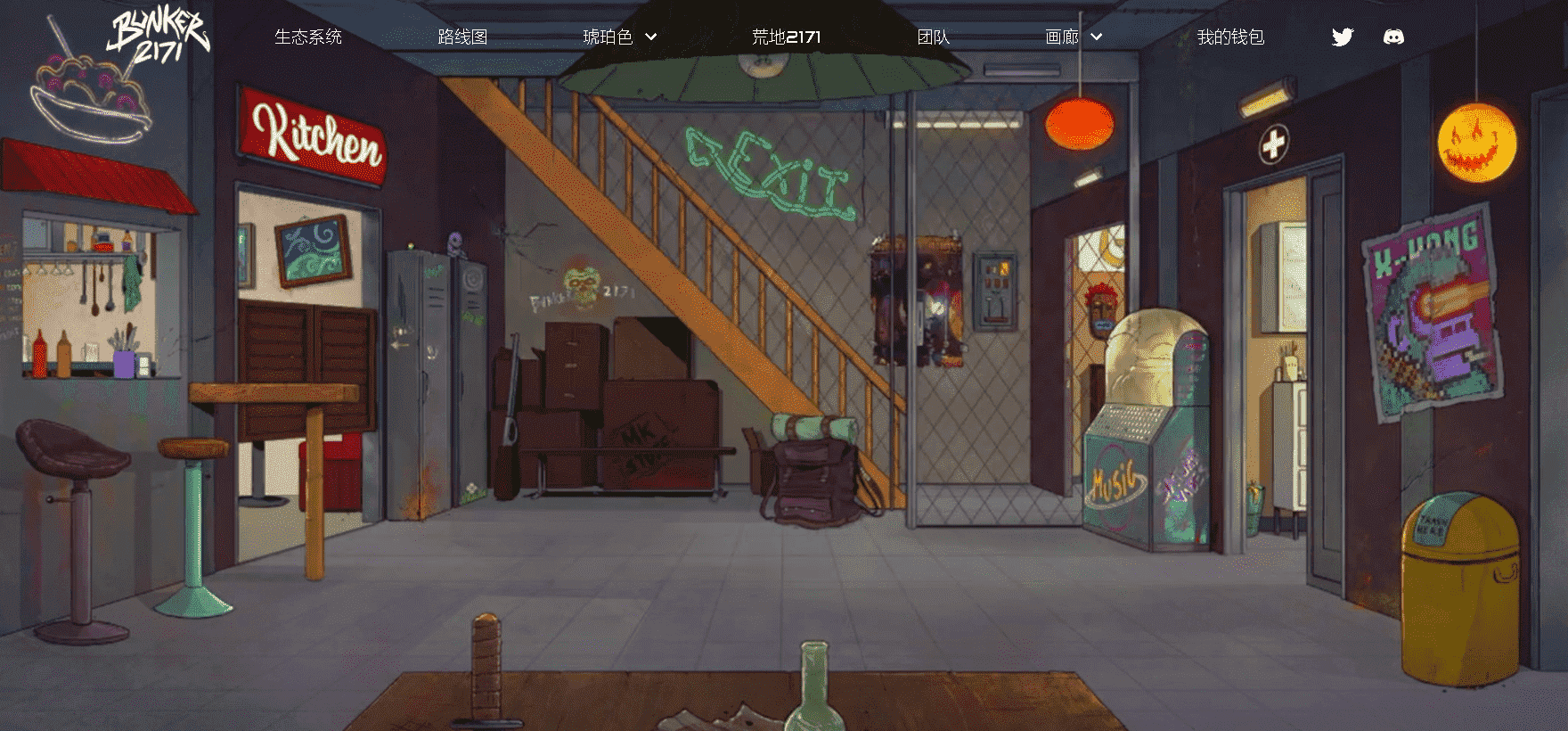Go to the 路线图 section

coord(462,37)
